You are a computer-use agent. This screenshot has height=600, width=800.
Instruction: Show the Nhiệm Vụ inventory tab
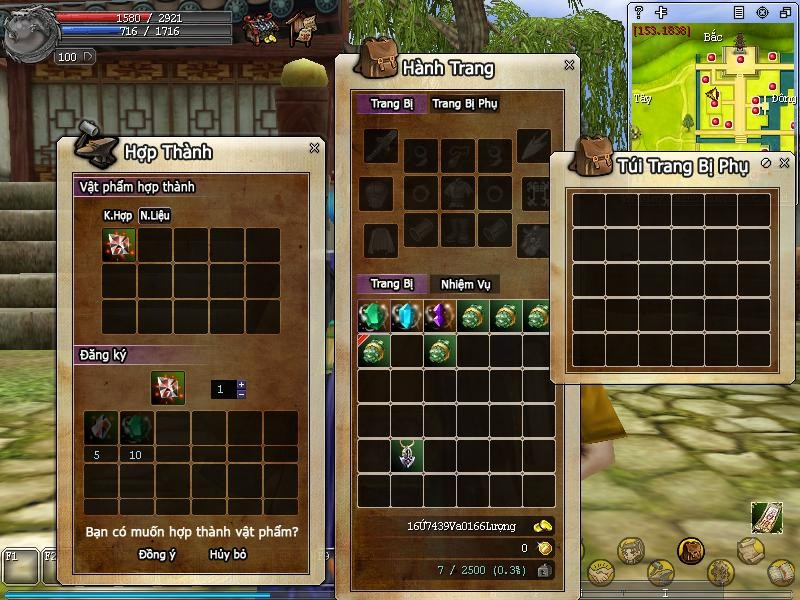(x=465, y=284)
